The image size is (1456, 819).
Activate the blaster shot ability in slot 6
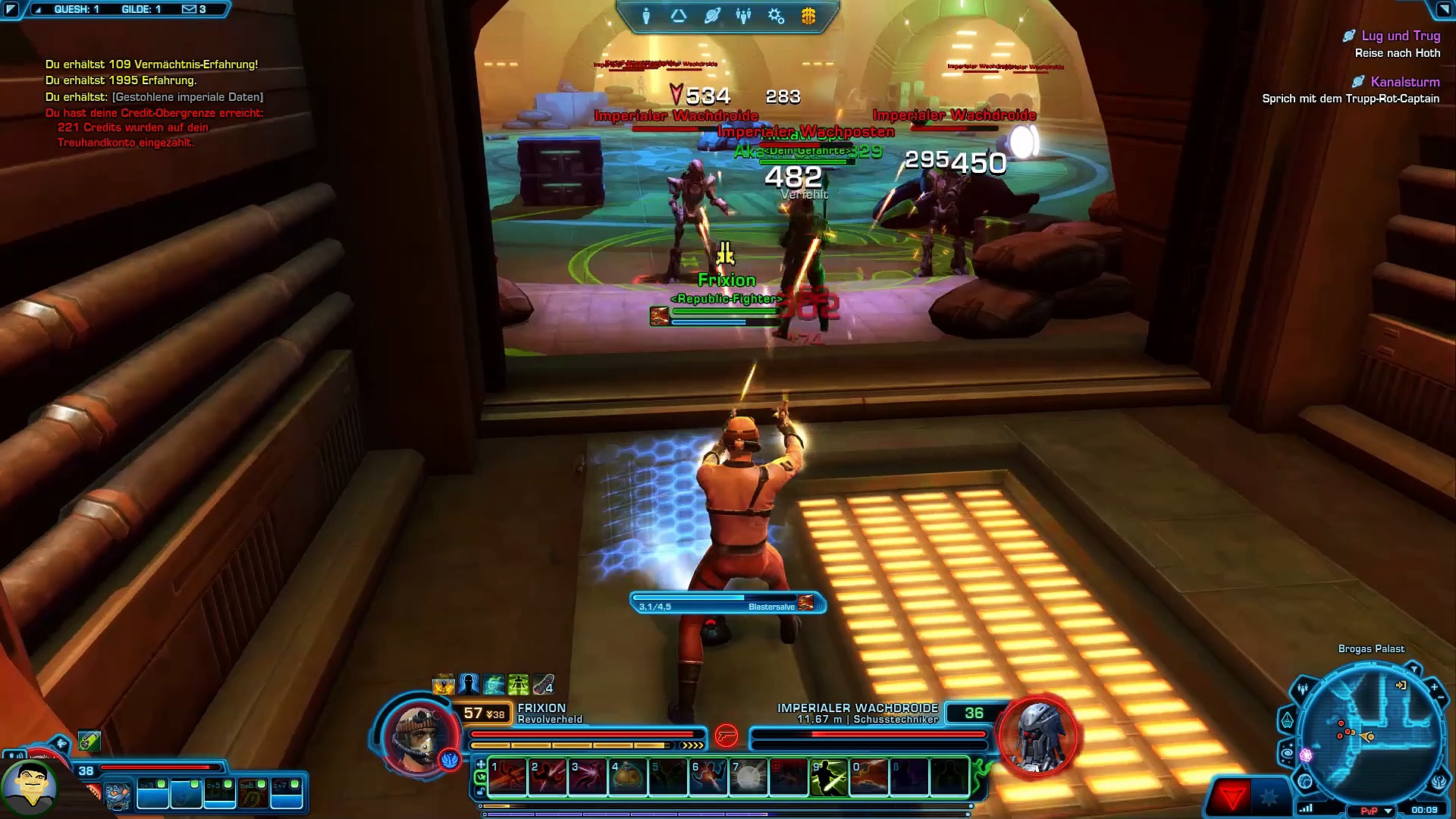(x=708, y=777)
